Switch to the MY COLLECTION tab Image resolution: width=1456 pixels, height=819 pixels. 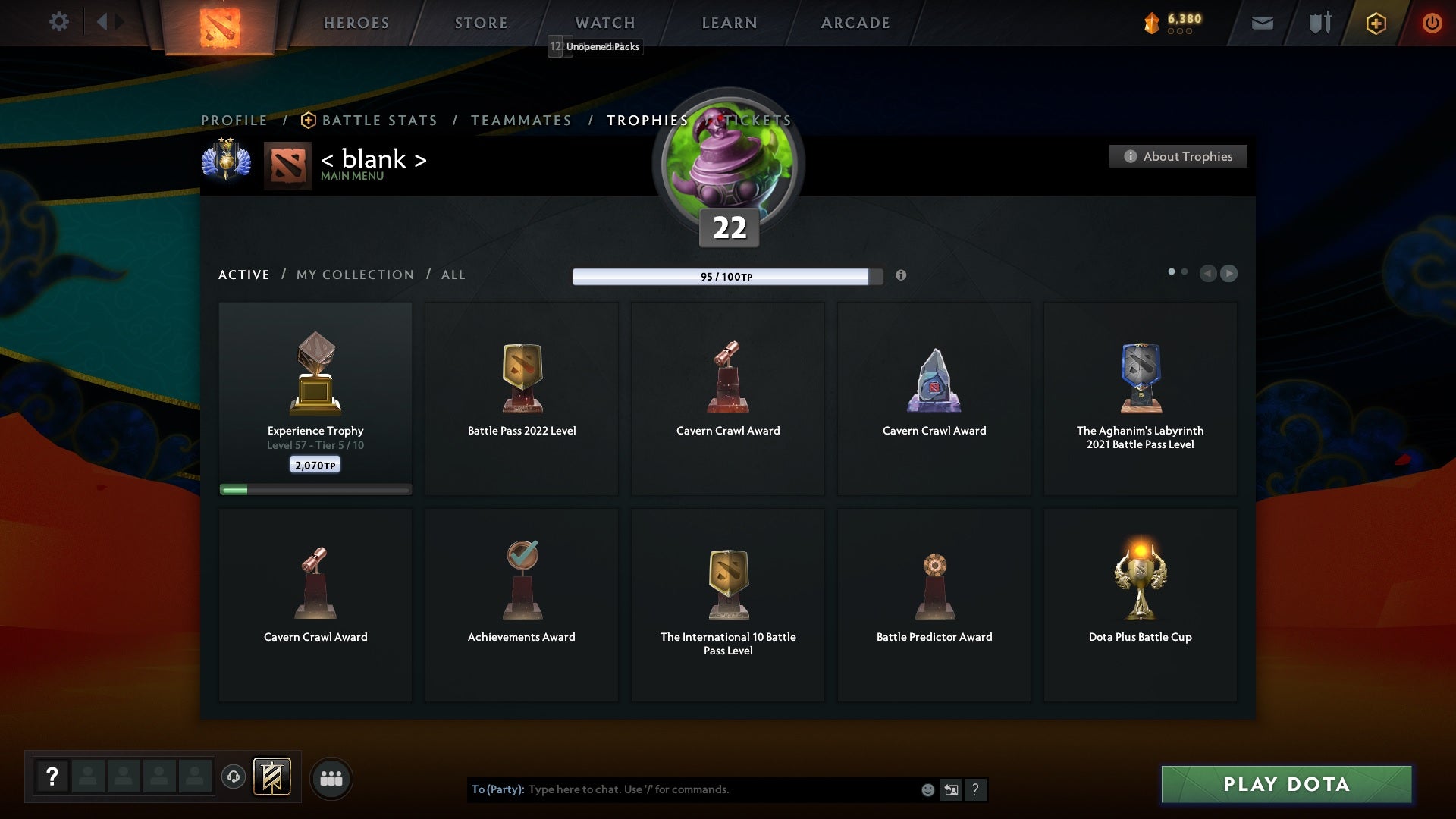[x=354, y=275]
